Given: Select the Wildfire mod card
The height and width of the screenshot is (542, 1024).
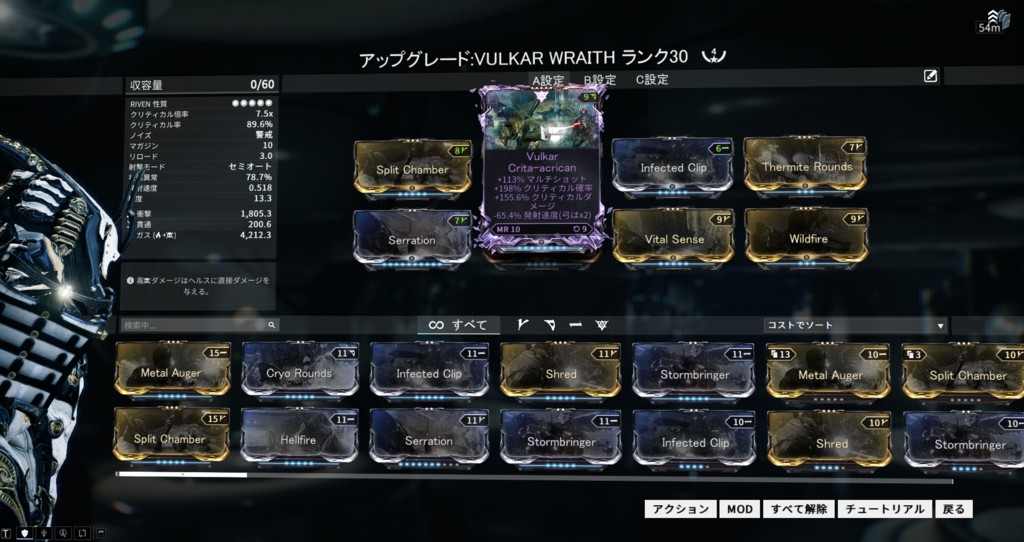Looking at the screenshot, I should click(x=805, y=238).
